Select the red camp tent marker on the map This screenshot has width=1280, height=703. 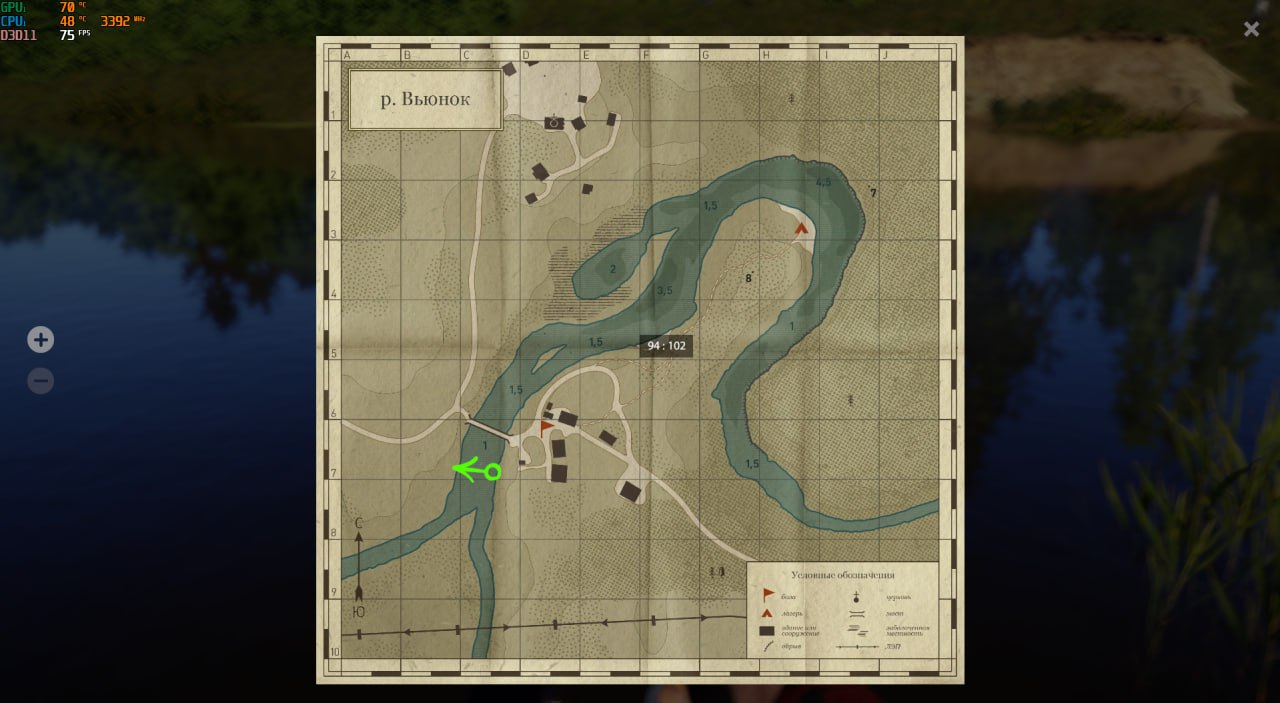pyautogui.click(x=801, y=228)
